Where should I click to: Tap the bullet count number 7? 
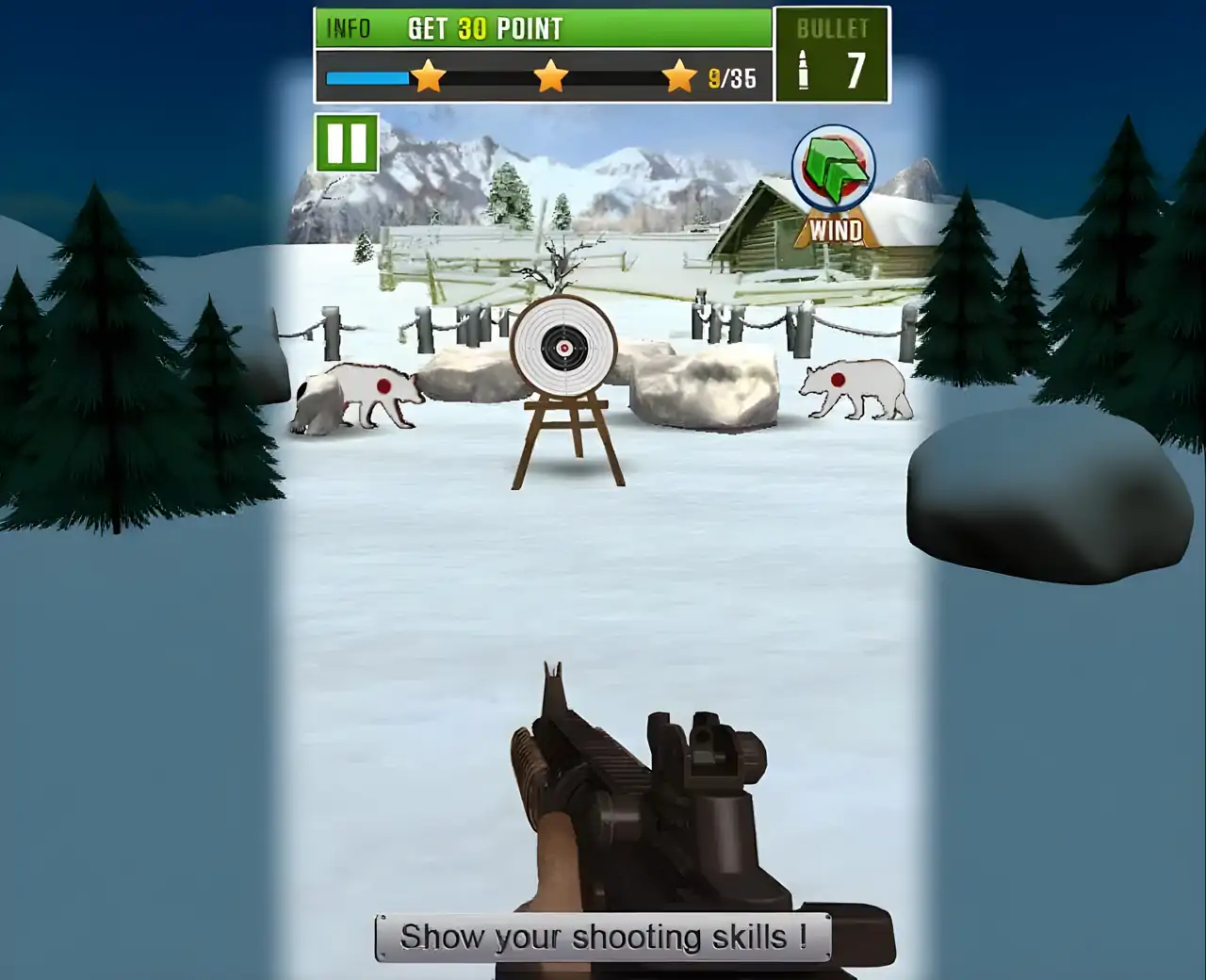coord(856,68)
